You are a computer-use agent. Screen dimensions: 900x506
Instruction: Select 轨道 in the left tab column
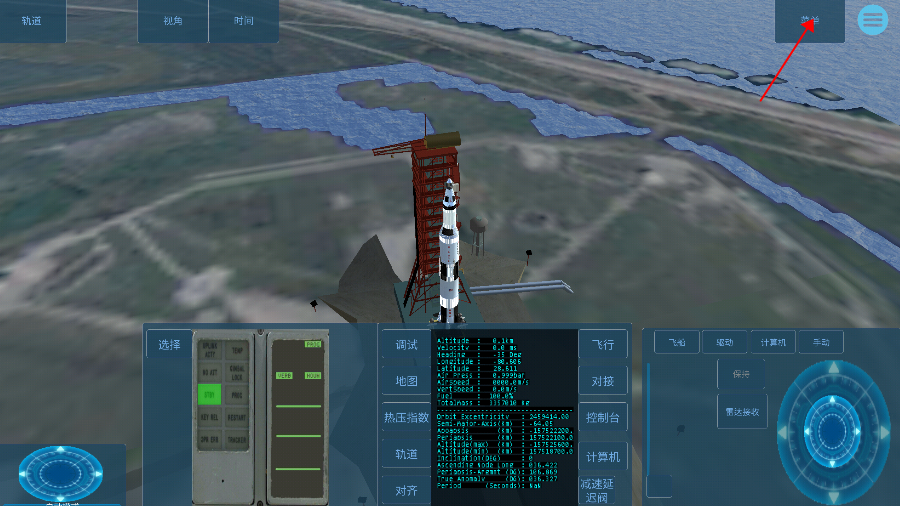pos(406,453)
